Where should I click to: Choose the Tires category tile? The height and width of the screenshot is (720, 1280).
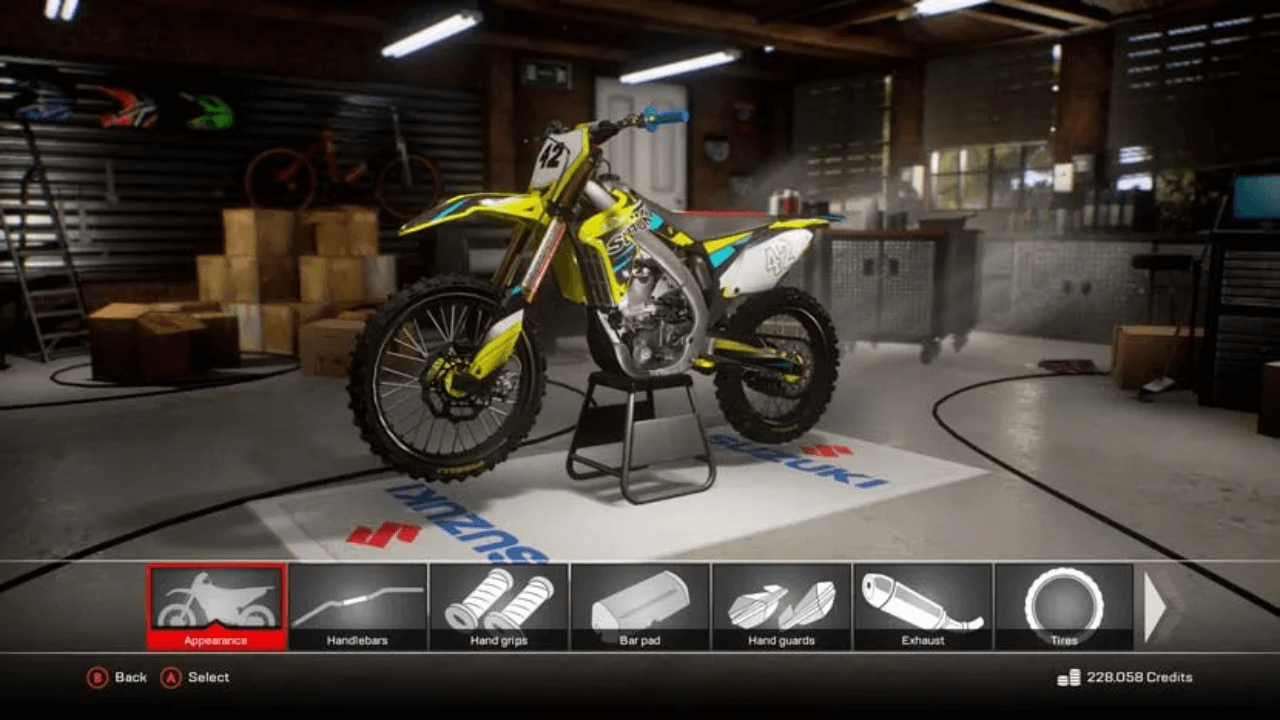tap(1063, 606)
